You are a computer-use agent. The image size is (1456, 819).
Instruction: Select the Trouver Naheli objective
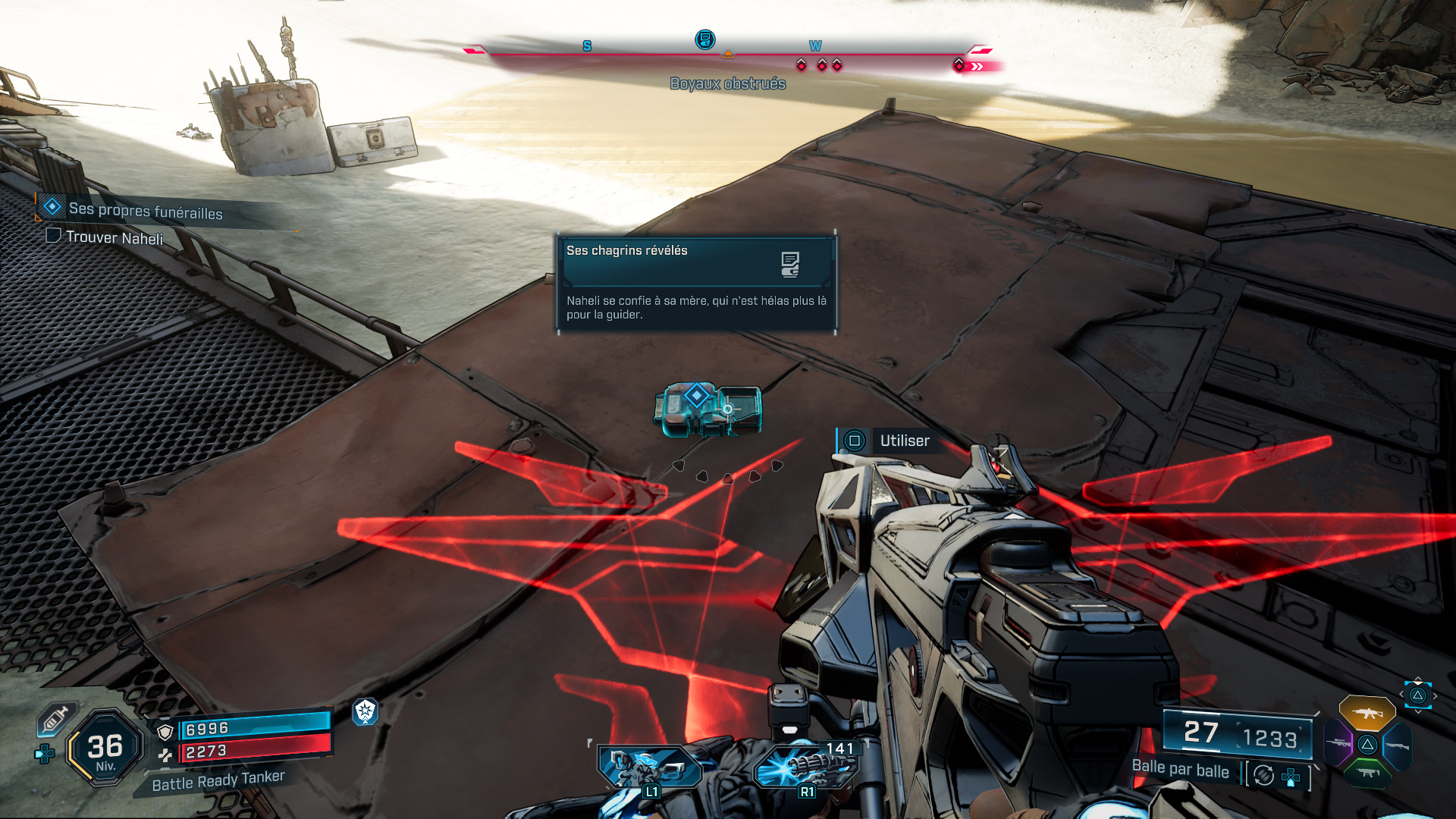[114, 237]
